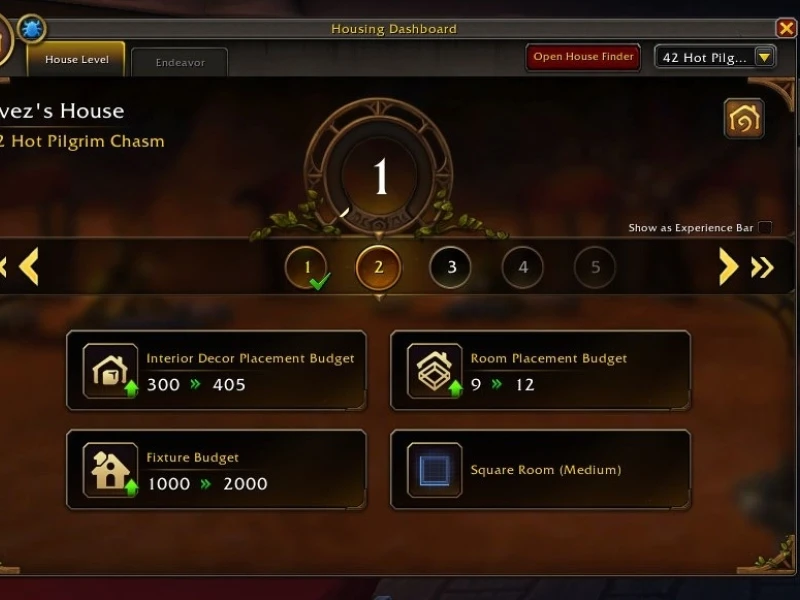This screenshot has width=800, height=600.
Task: Choose house level 4 node
Action: 522,267
